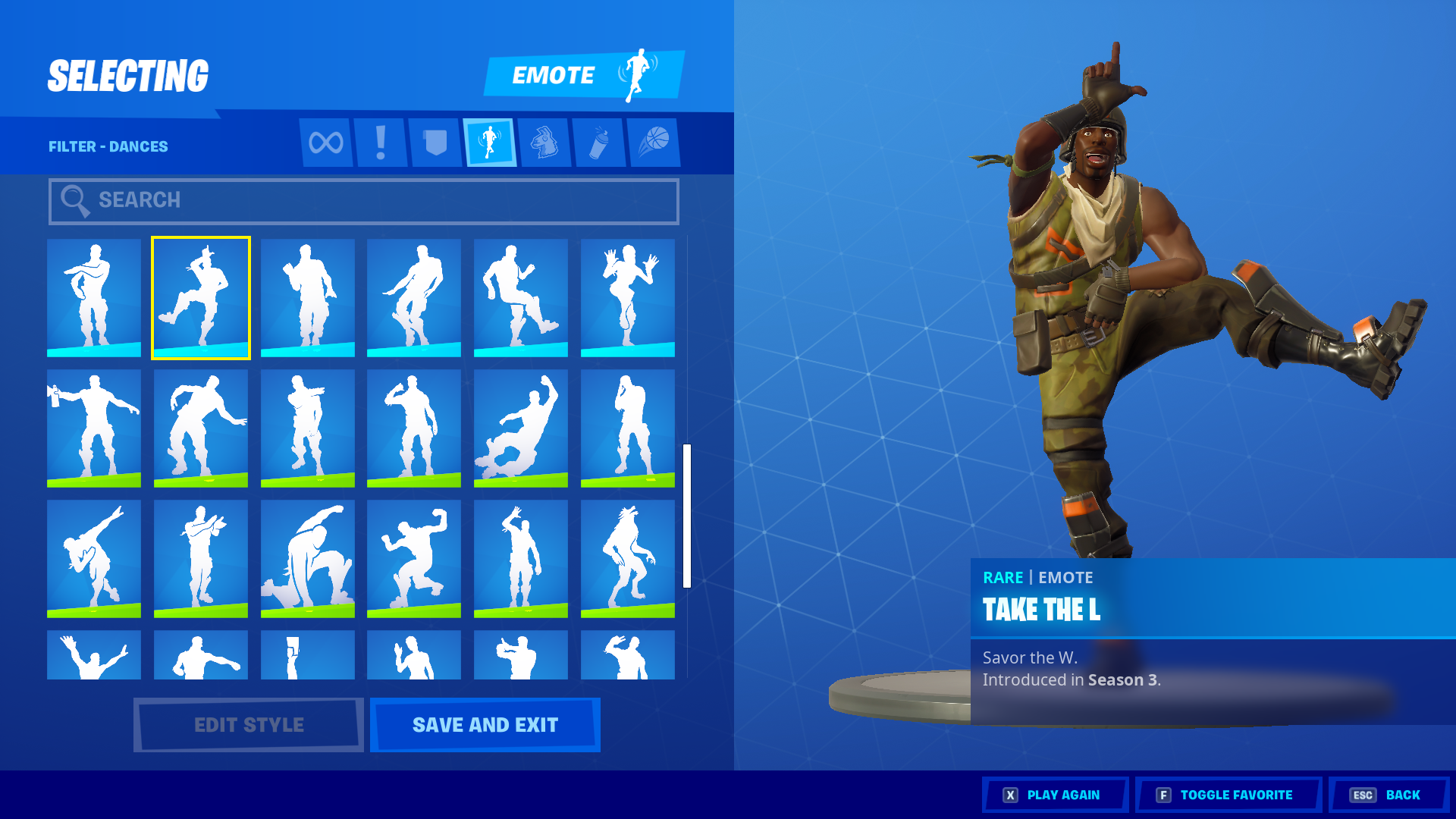Select the kneeling crouch emote tile
This screenshot has height=819, width=1456.
308,558
